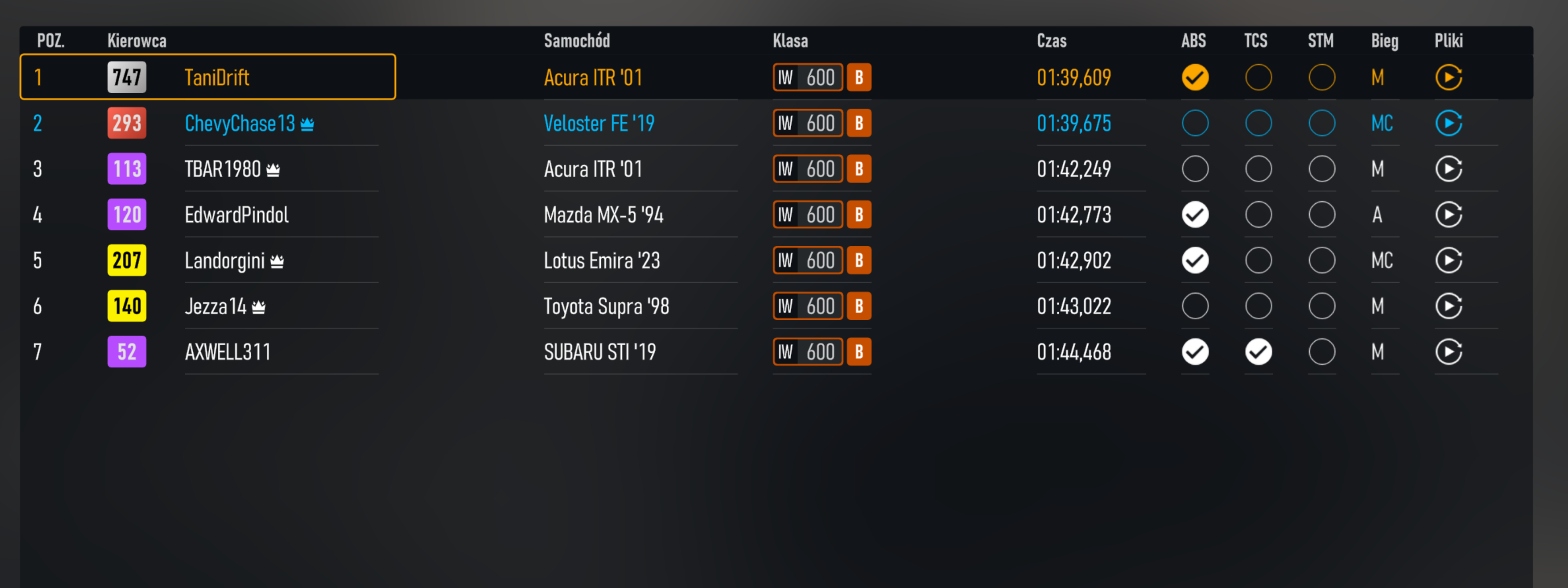Play AXWELL311's ghost replay
Screen dimensions: 1568x588
1449,351
